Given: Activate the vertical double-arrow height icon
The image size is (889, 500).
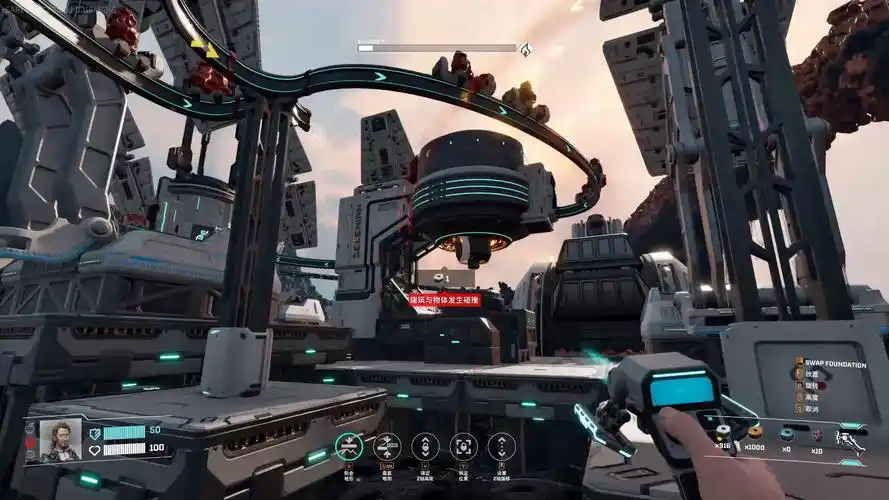Looking at the screenshot, I should tap(425, 445).
